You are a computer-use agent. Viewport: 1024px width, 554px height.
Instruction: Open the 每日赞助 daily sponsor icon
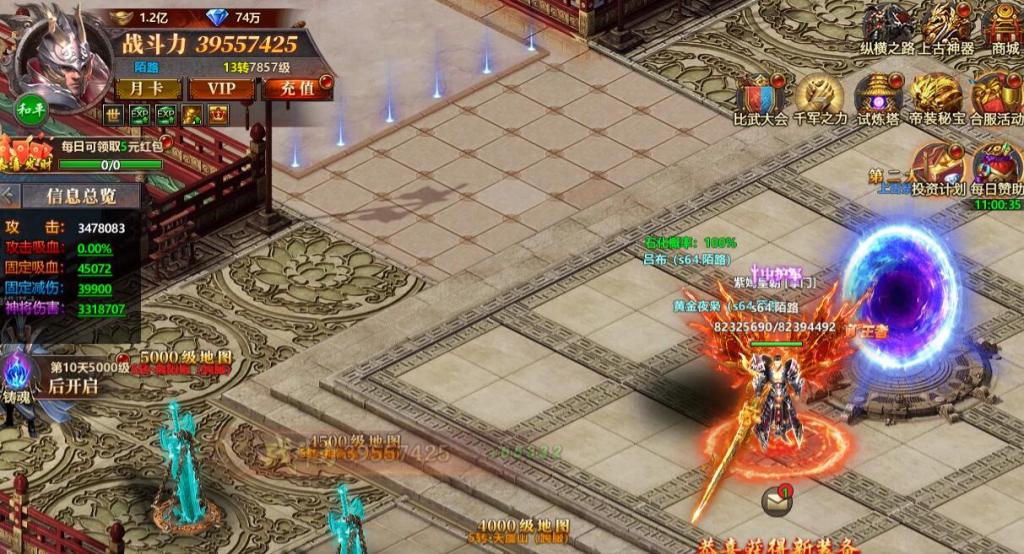coord(997,166)
